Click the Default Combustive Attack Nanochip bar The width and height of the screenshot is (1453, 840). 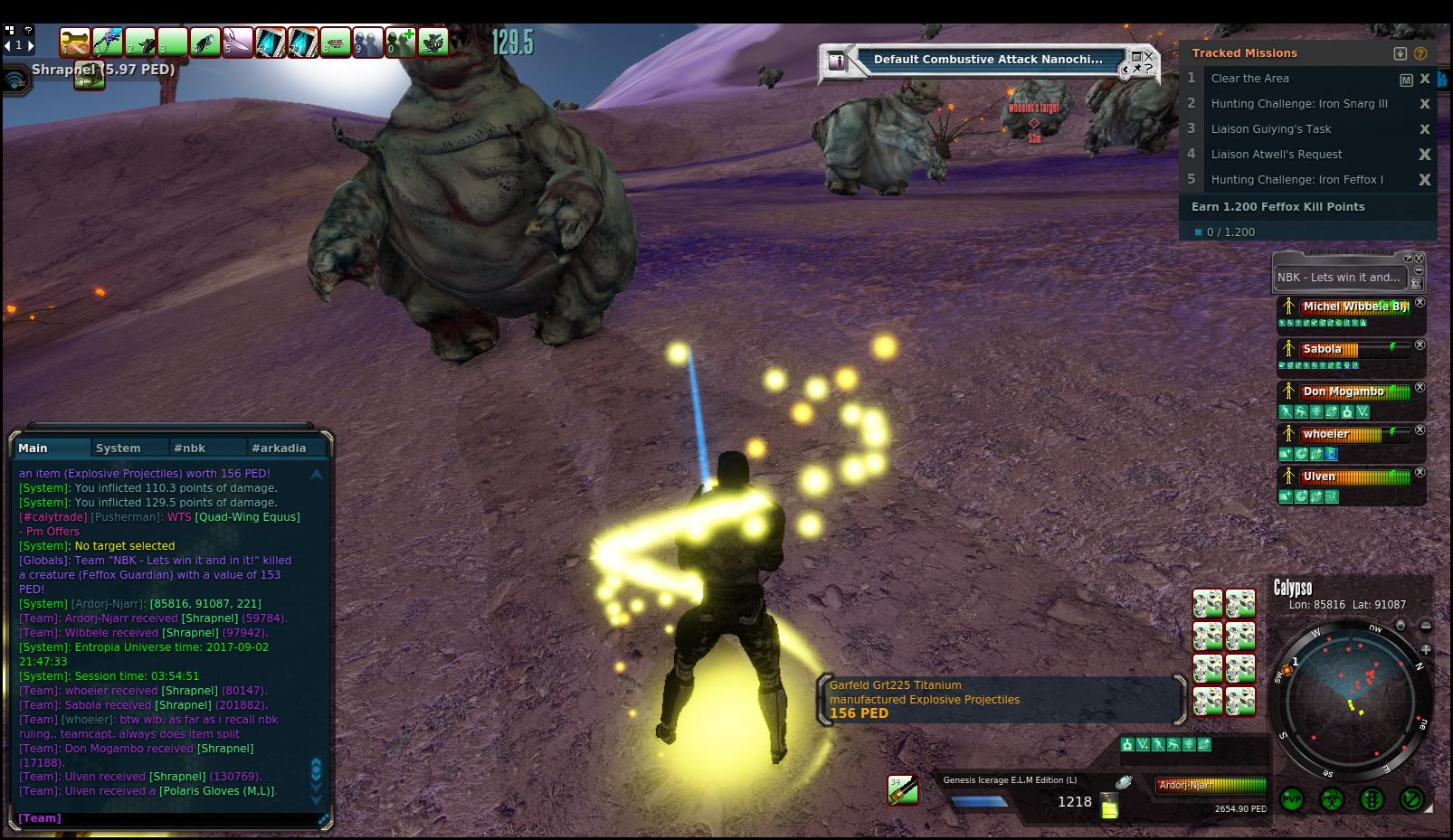tap(988, 60)
